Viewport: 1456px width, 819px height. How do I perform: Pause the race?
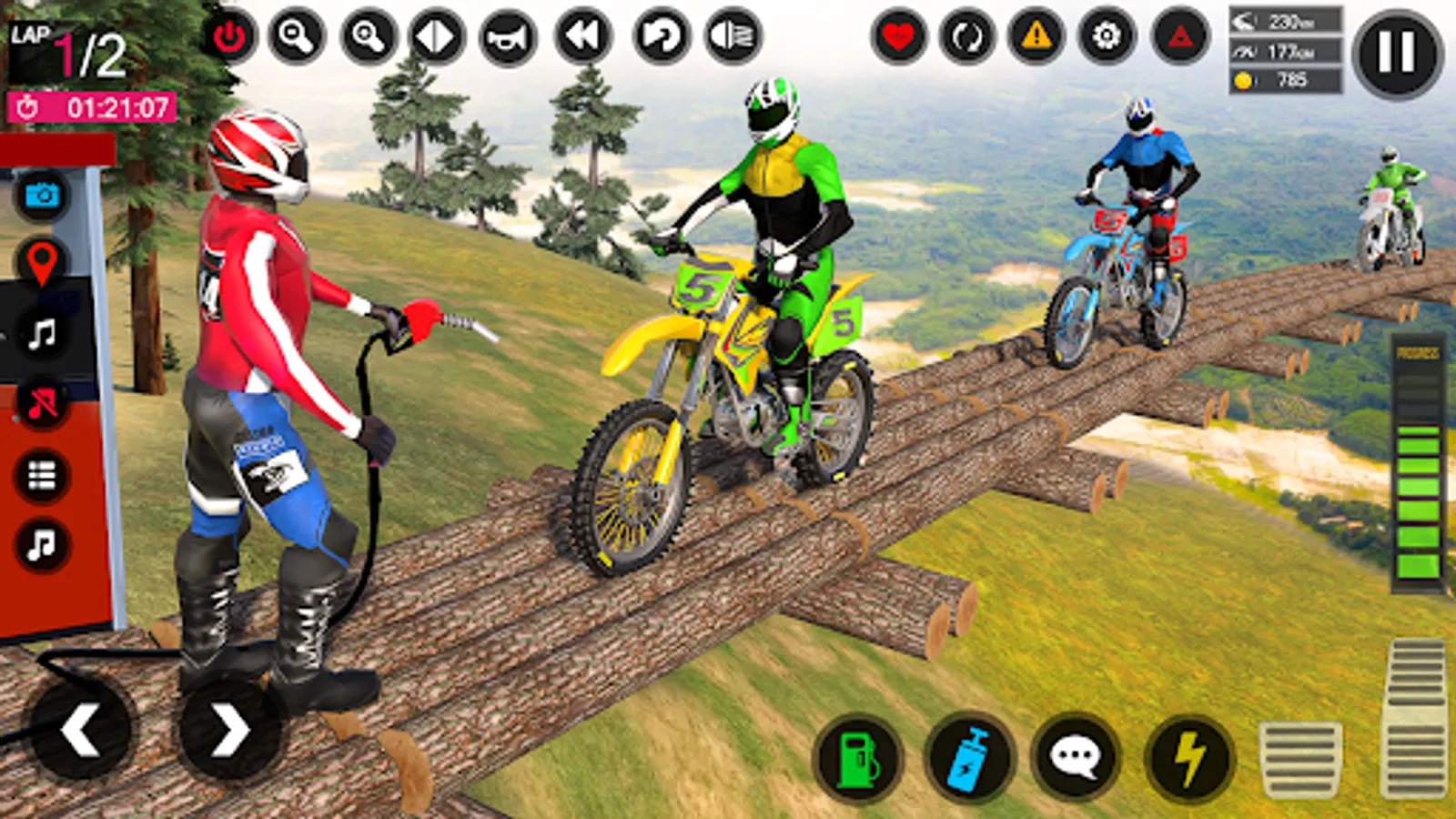click(x=1397, y=54)
